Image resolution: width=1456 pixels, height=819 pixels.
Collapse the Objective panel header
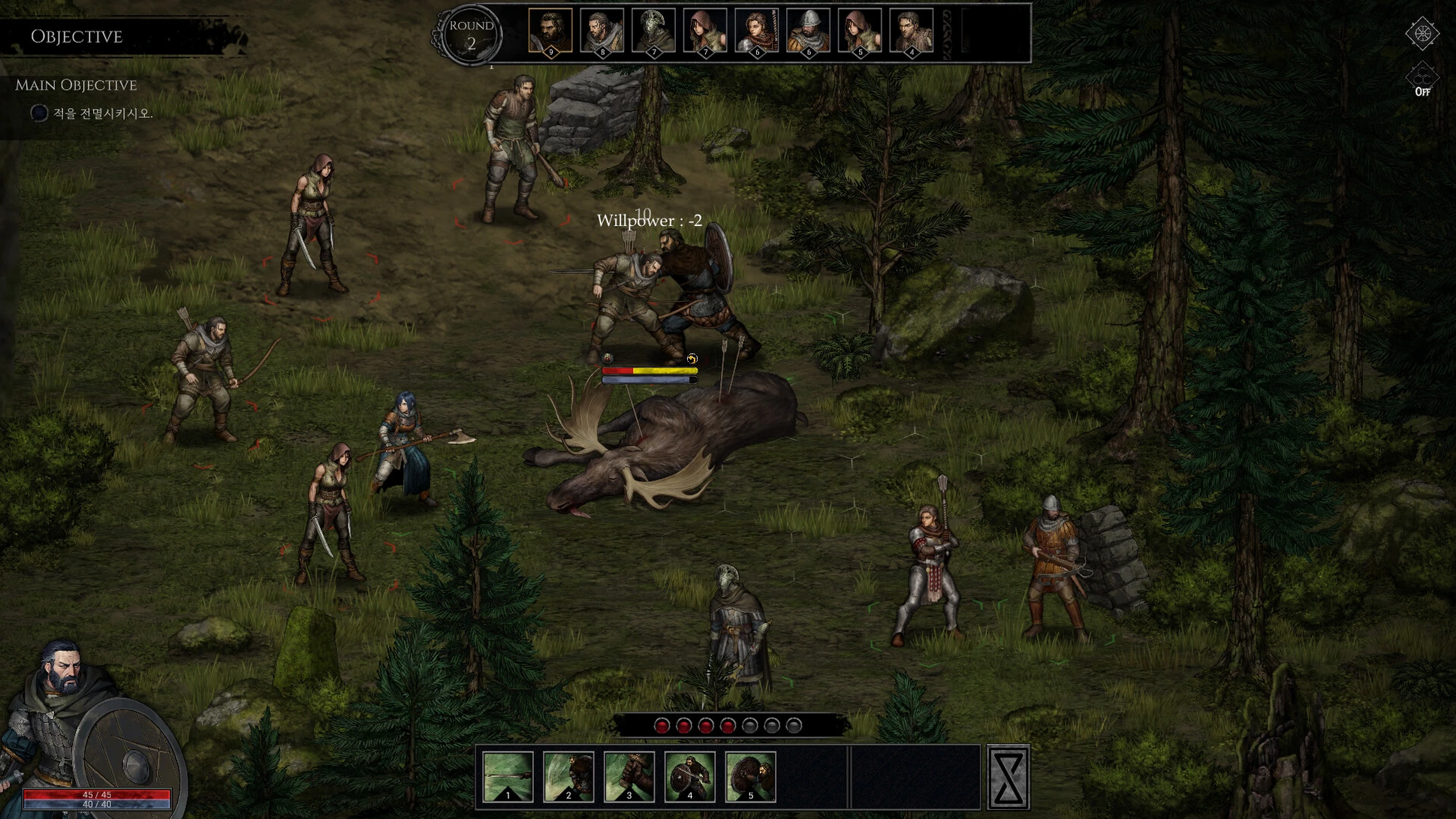[77, 36]
